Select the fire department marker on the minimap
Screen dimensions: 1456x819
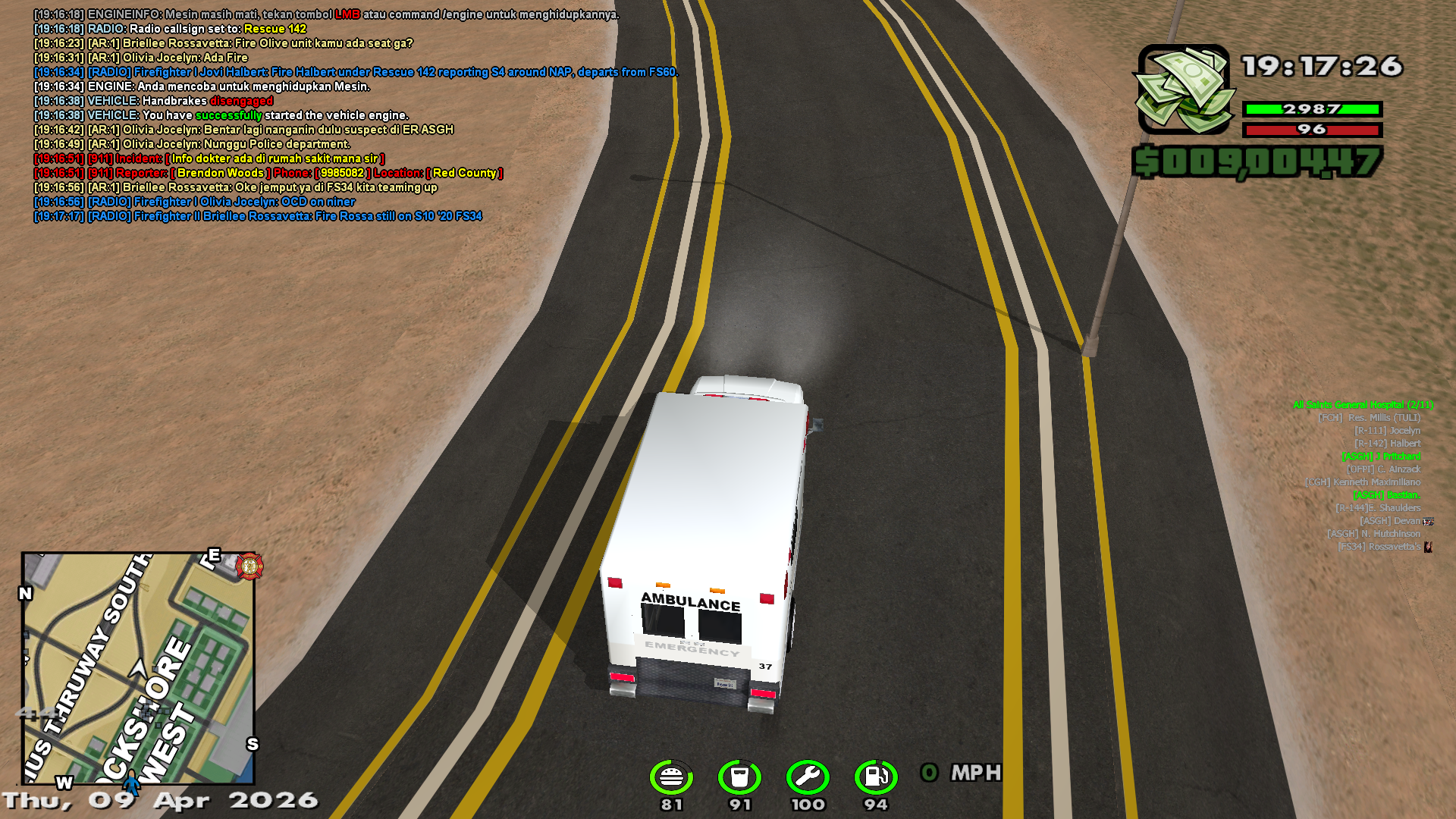249,566
